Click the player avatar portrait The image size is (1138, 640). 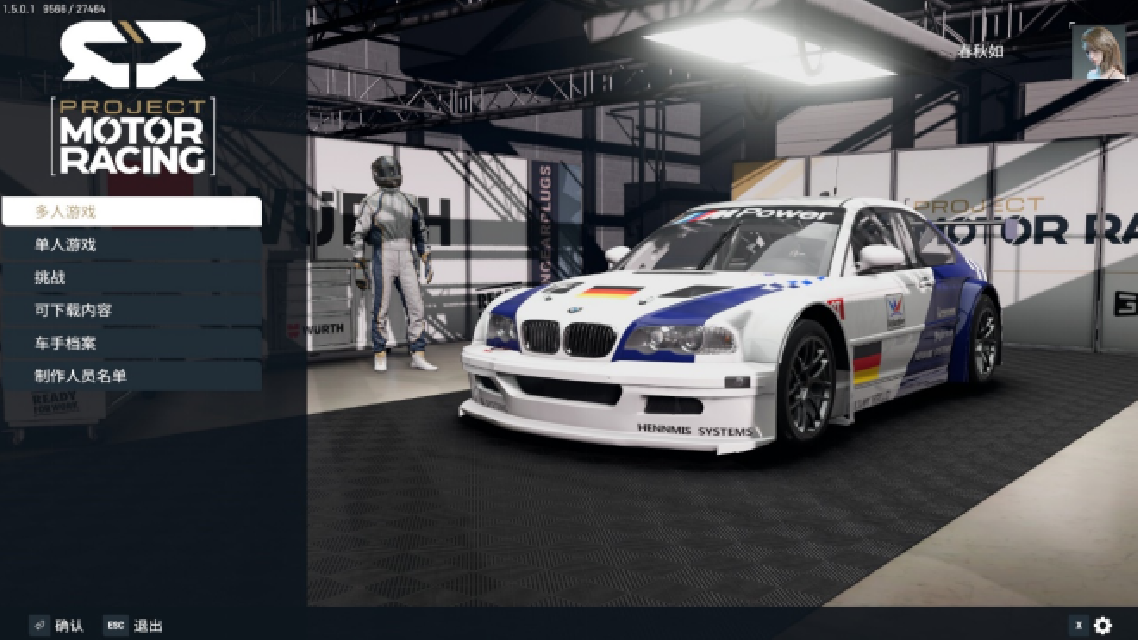point(1098,52)
